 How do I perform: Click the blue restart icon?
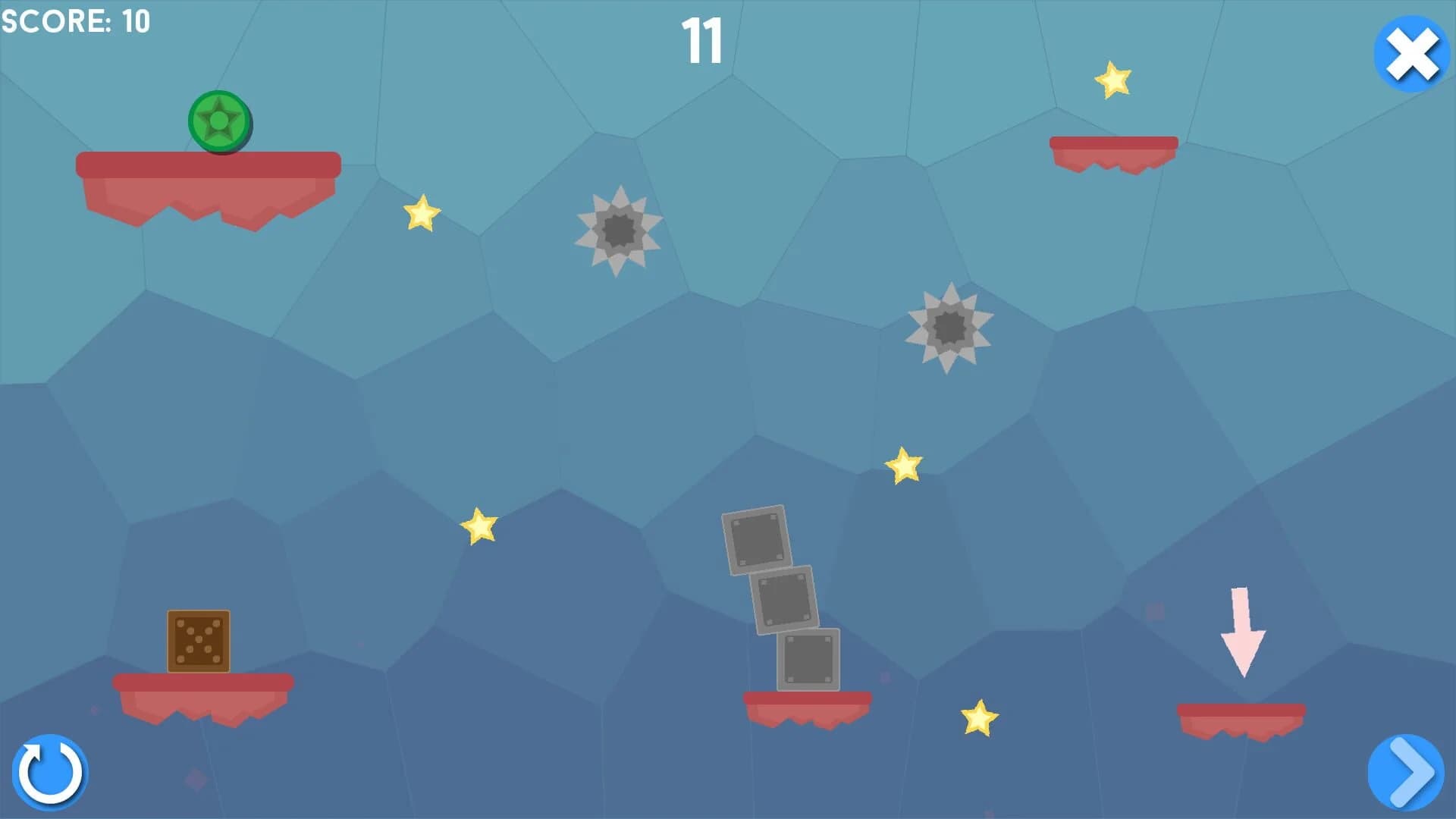(x=50, y=771)
